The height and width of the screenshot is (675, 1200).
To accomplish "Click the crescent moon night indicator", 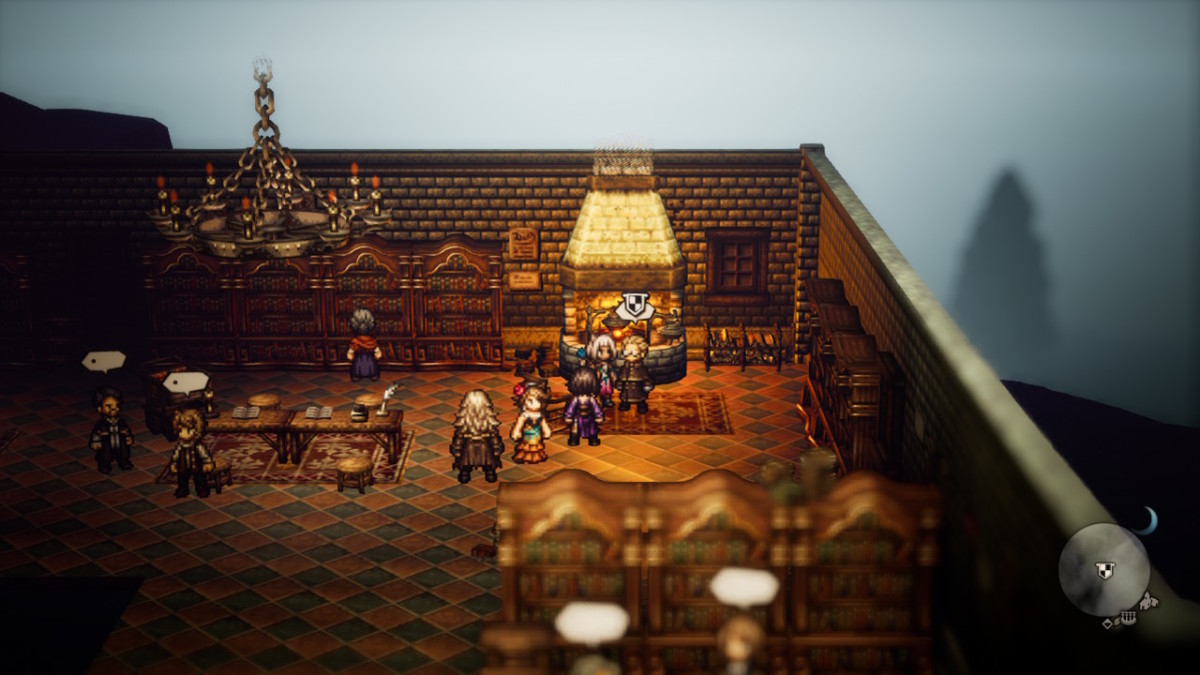I will (1149, 519).
